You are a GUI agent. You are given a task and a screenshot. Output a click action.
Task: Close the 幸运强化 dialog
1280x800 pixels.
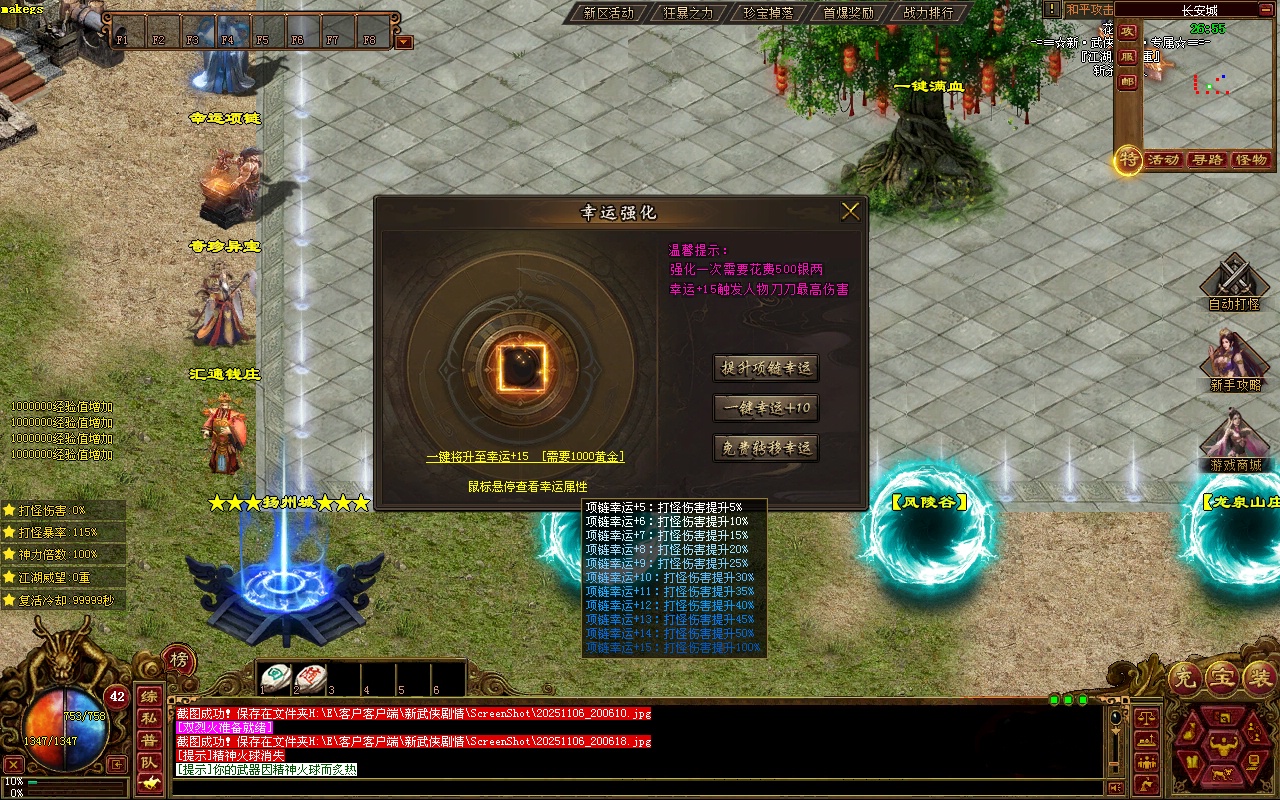click(x=850, y=211)
